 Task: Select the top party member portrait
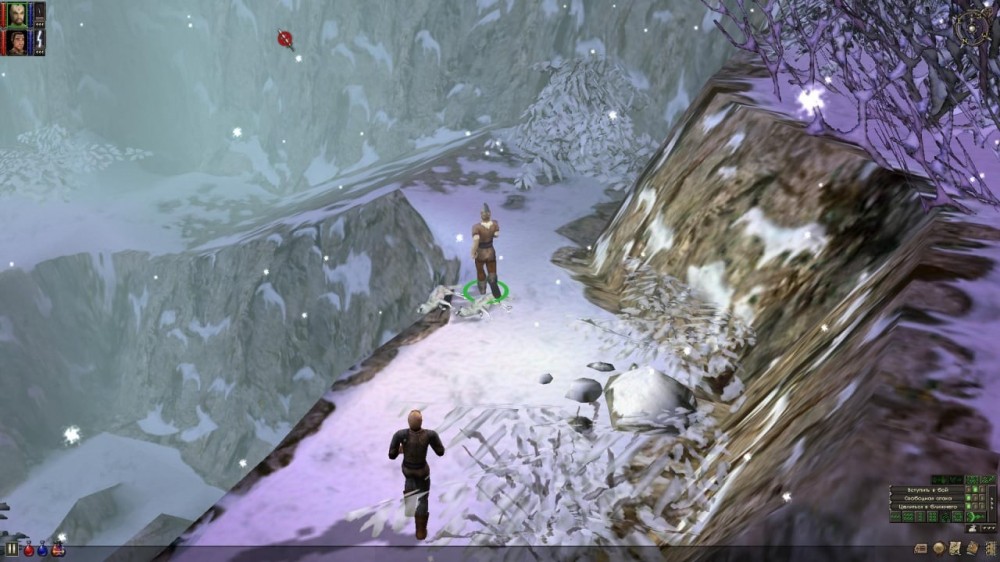coord(17,13)
